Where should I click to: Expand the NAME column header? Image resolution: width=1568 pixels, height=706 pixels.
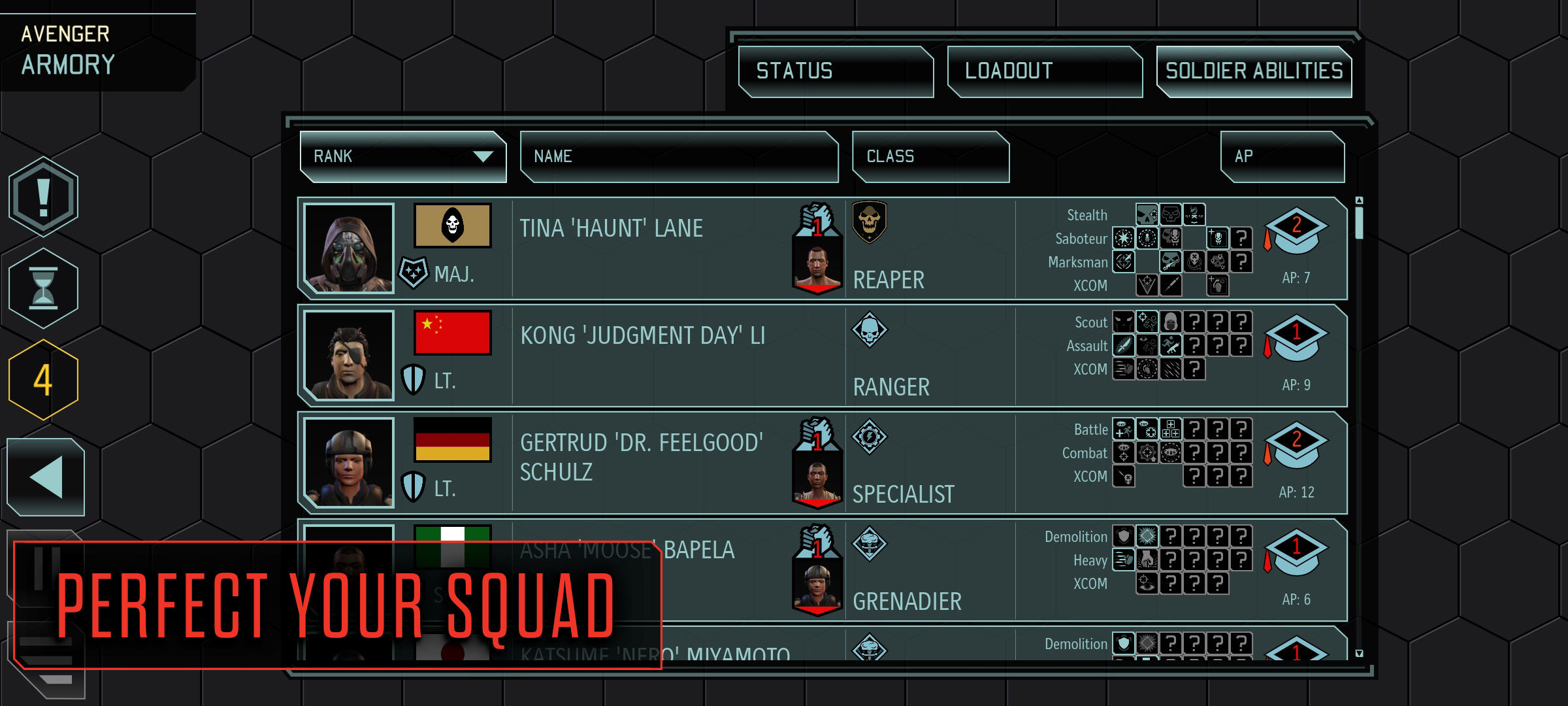[x=679, y=157]
